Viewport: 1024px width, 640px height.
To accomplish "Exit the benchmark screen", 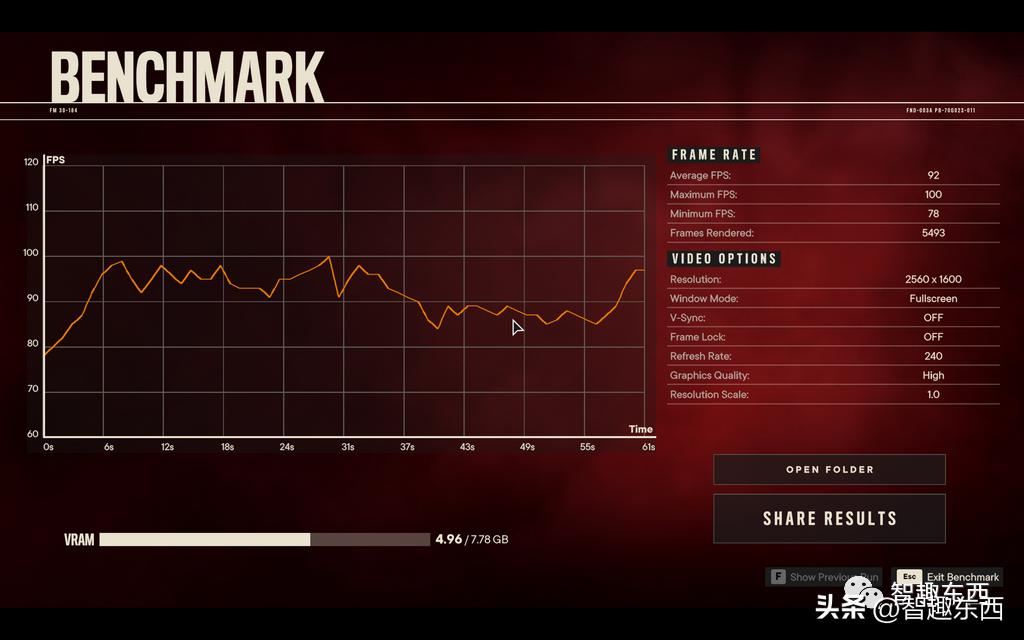I will pyautogui.click(x=949, y=577).
